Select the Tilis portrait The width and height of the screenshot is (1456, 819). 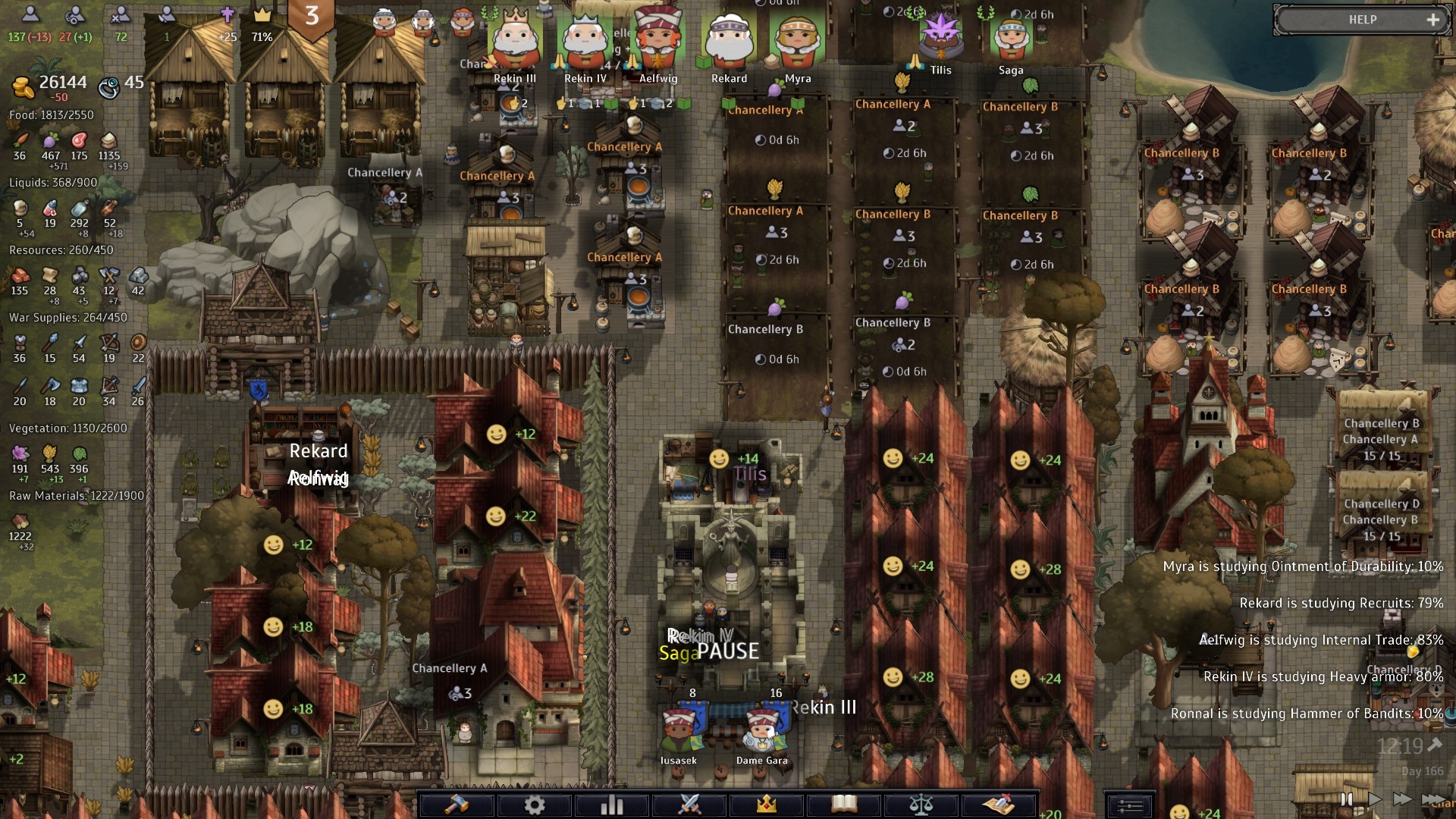click(x=940, y=35)
